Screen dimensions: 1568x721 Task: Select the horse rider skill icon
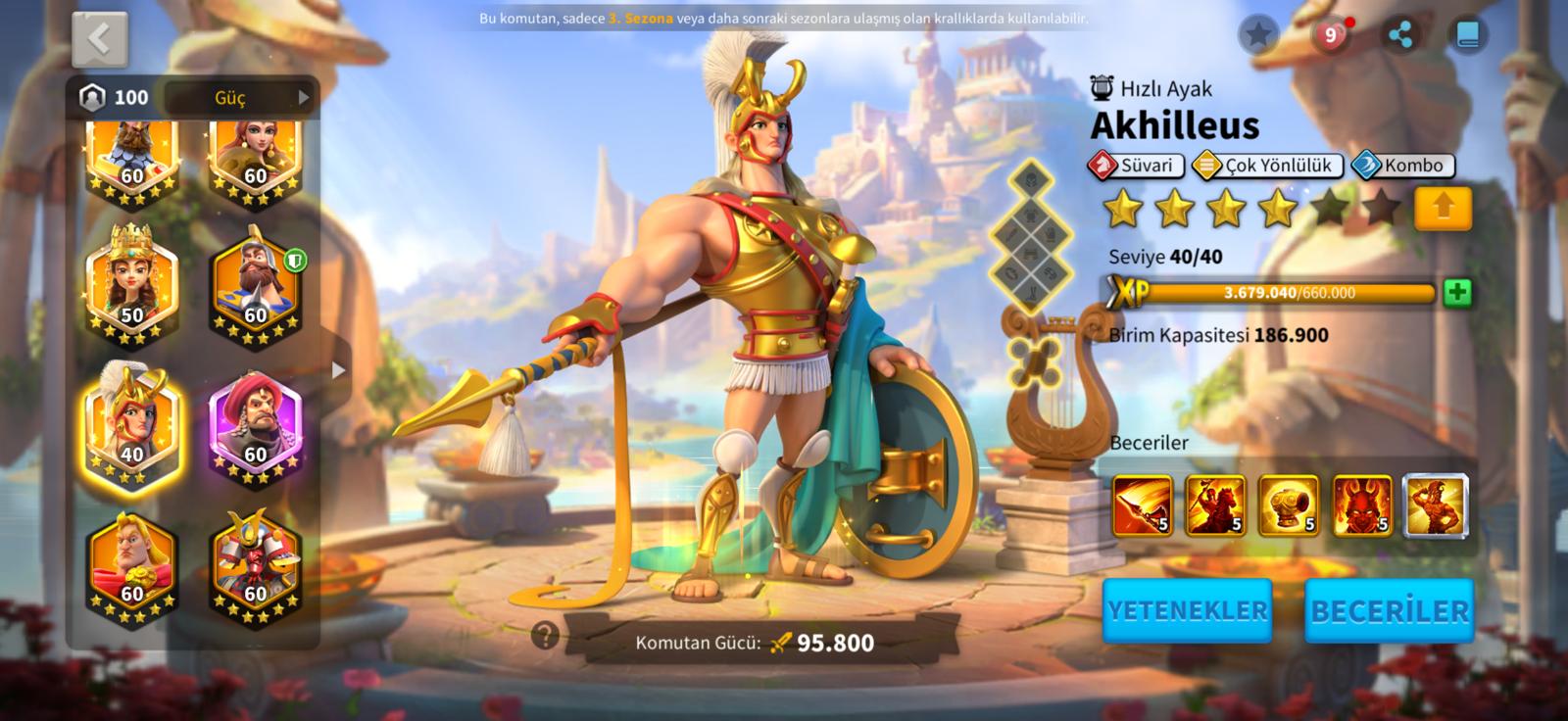click(x=1215, y=505)
